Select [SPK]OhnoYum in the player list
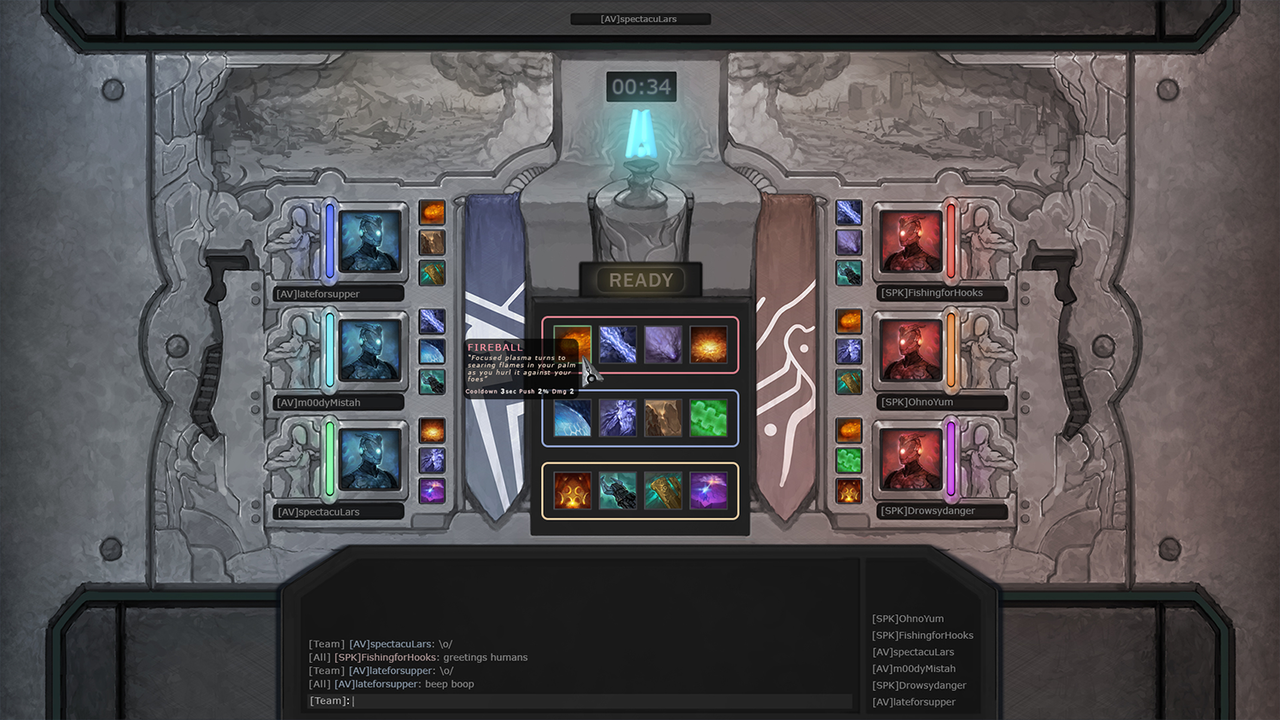 [x=907, y=619]
